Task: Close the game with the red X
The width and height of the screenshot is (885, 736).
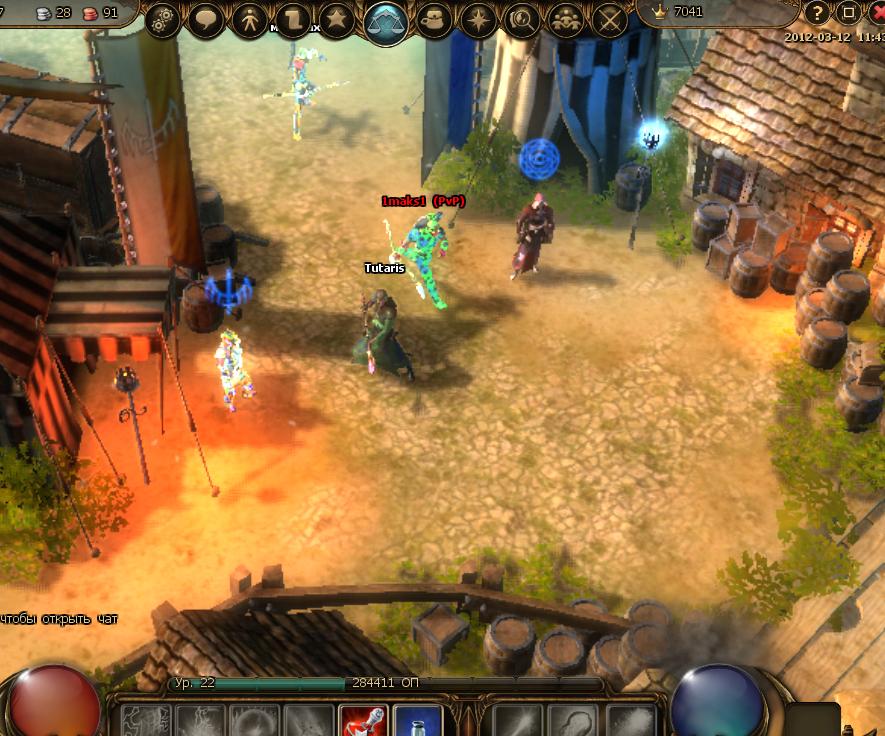Action: pos(876,13)
